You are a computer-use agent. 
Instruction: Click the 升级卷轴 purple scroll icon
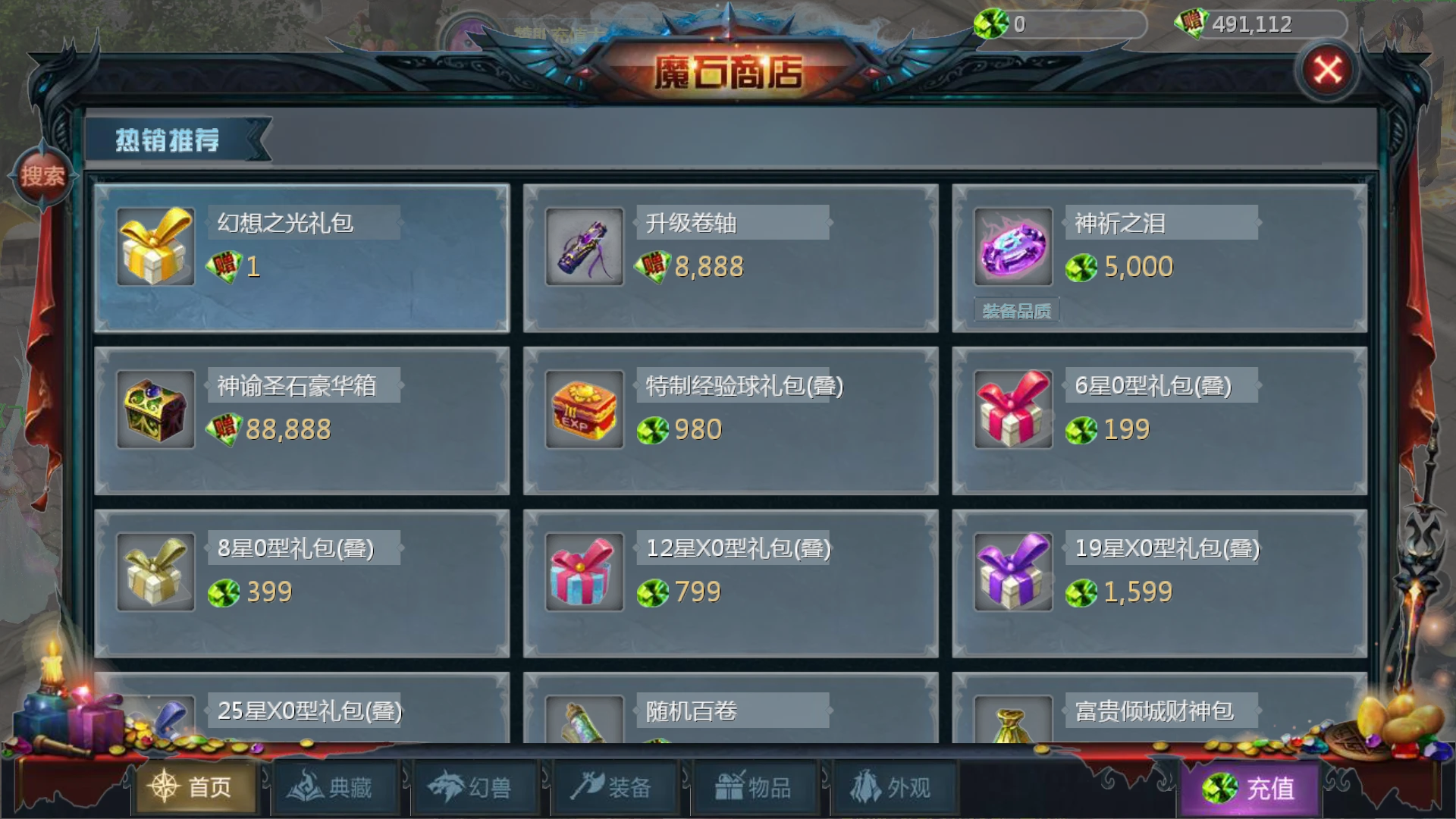[x=584, y=246]
